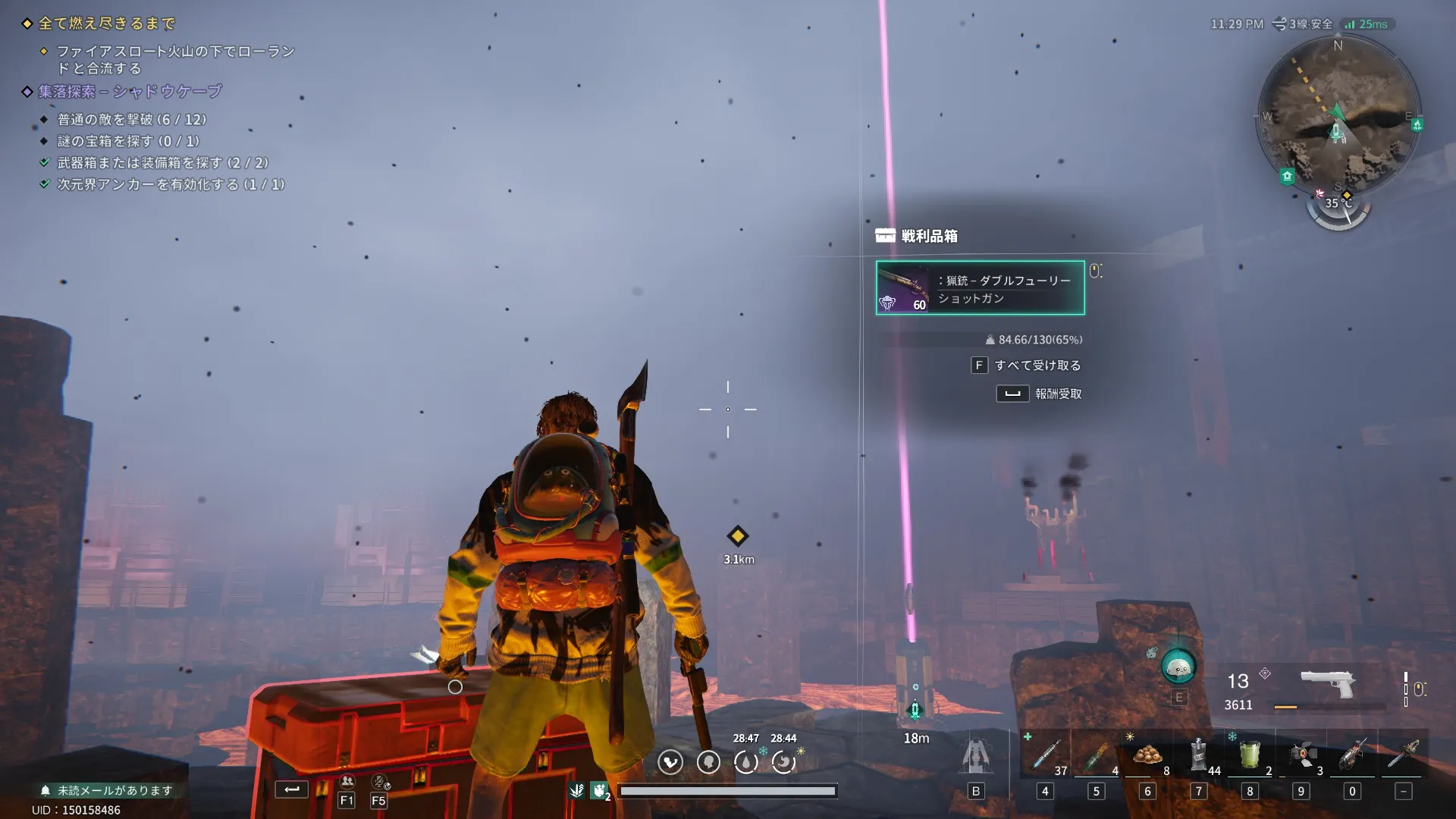Viewport: 1456px width, 819px height.
Task: Use the green juice drink slot
Action: click(x=1250, y=755)
